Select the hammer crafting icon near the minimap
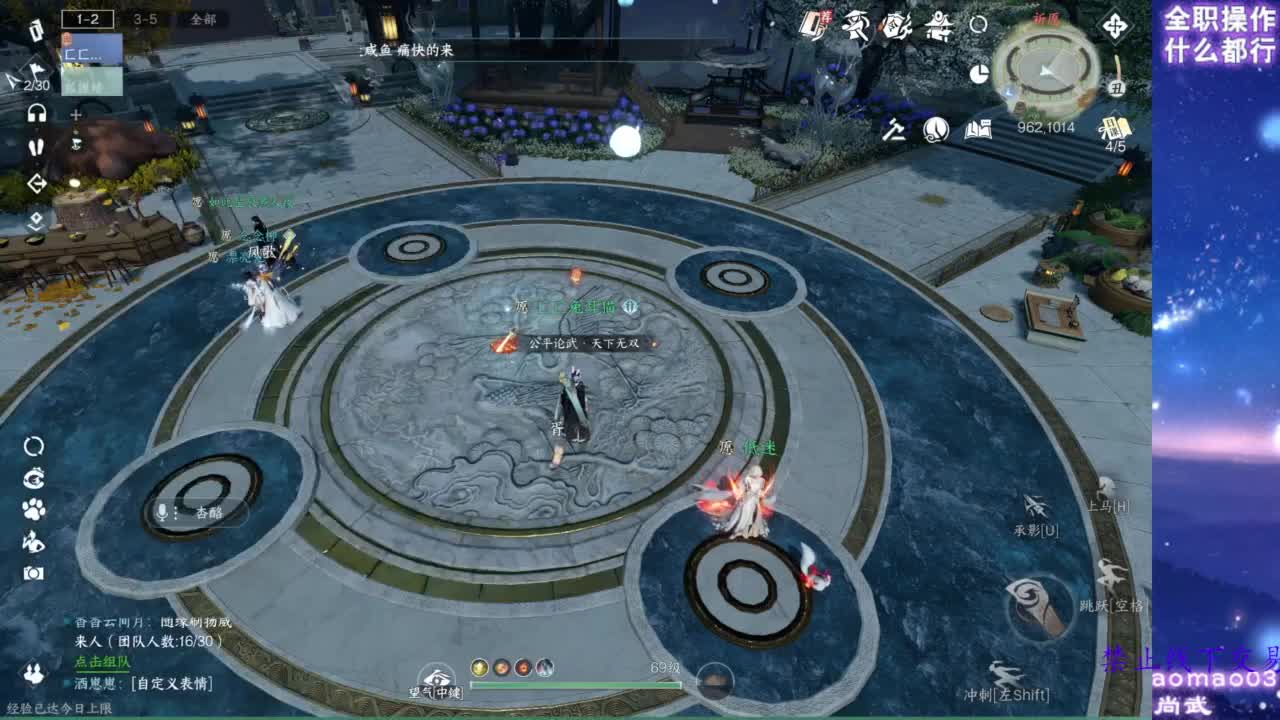This screenshot has height=720, width=1280. (x=895, y=130)
